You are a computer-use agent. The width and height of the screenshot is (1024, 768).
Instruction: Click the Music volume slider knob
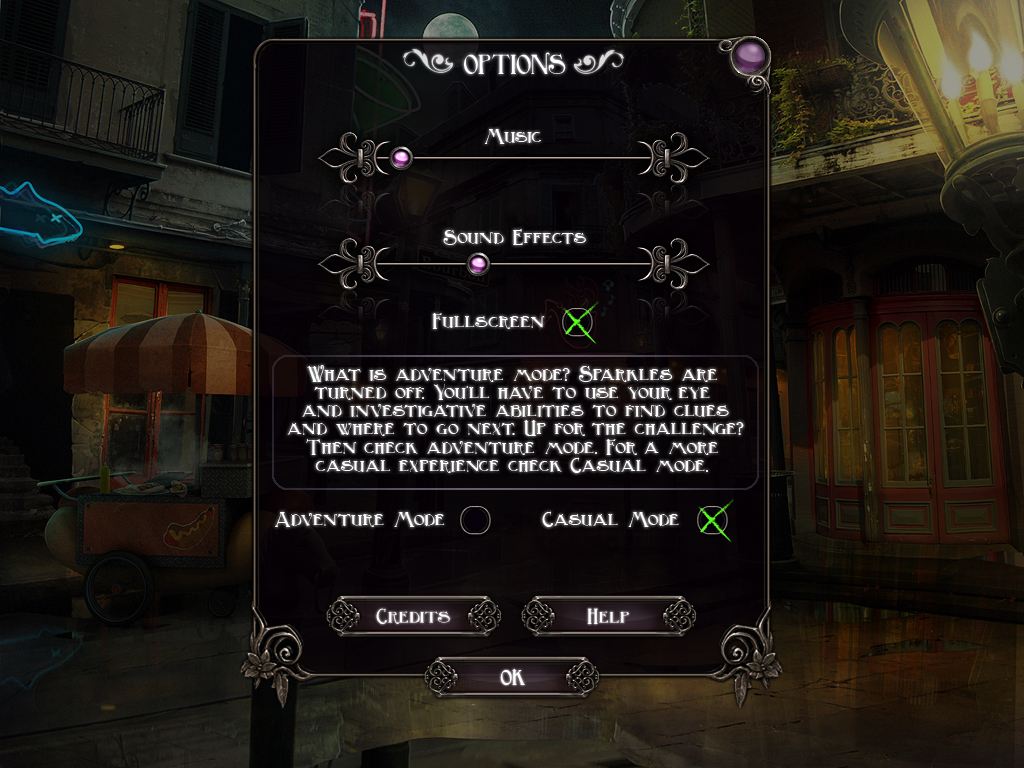pos(401,157)
